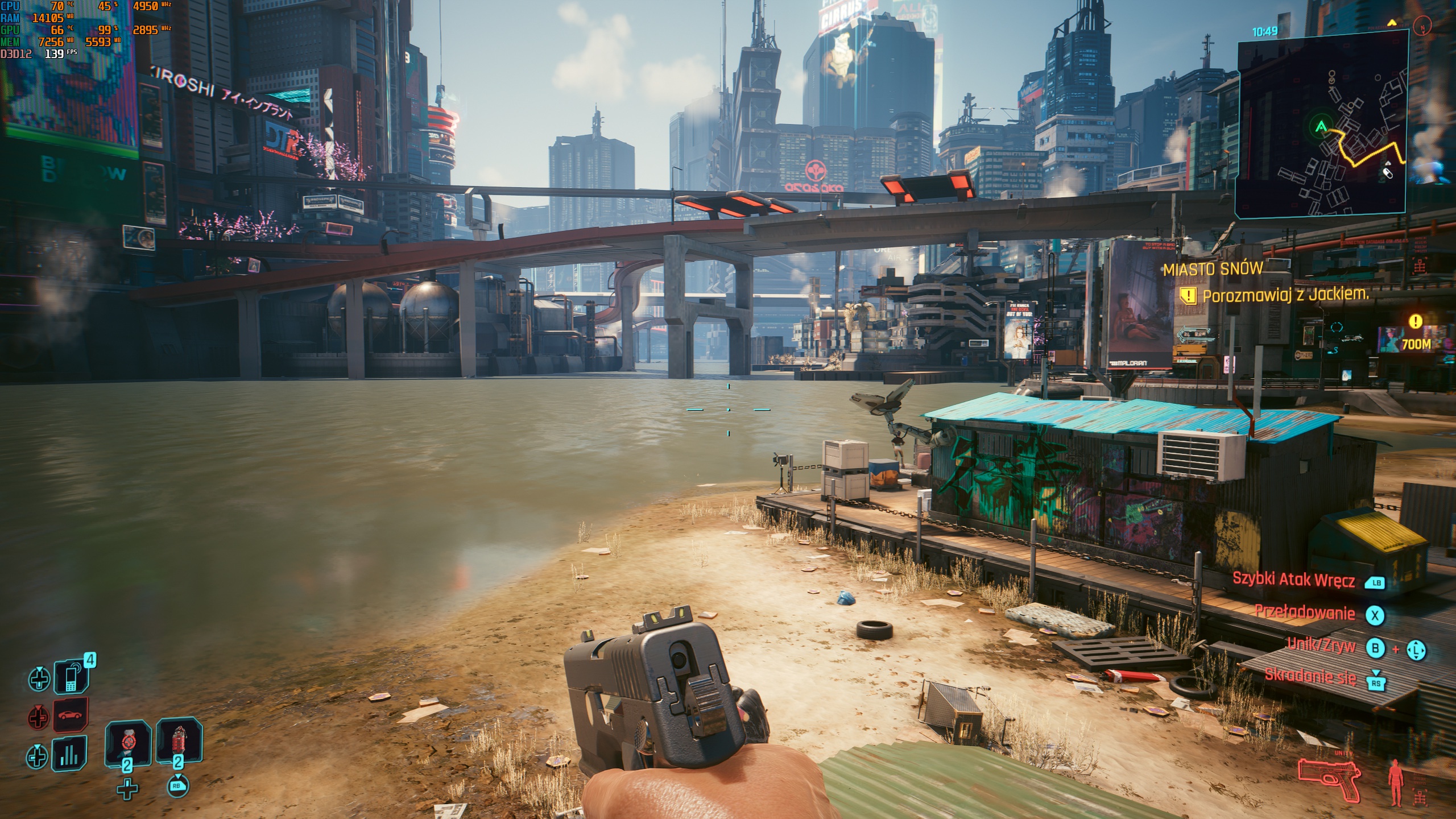Click the Porozmawiaj z Jackiem objective
Viewport: 1456px width, 819px height.
(1284, 295)
